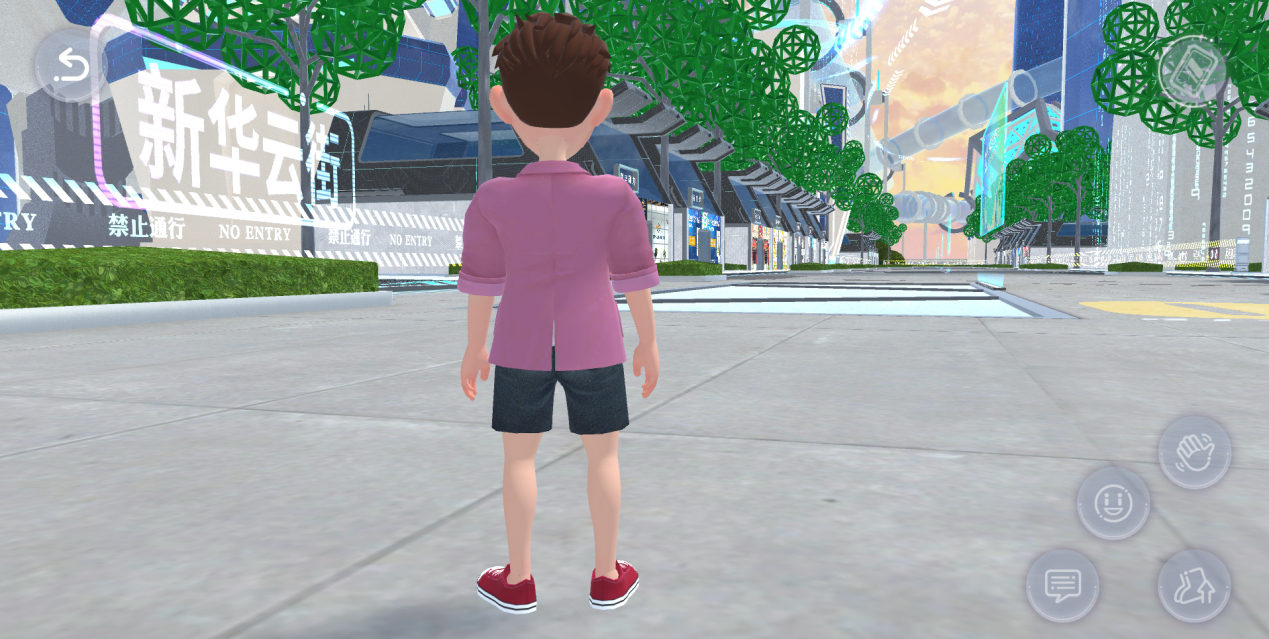Open the chat speech bubble
The width and height of the screenshot is (1269, 639).
click(x=1062, y=585)
